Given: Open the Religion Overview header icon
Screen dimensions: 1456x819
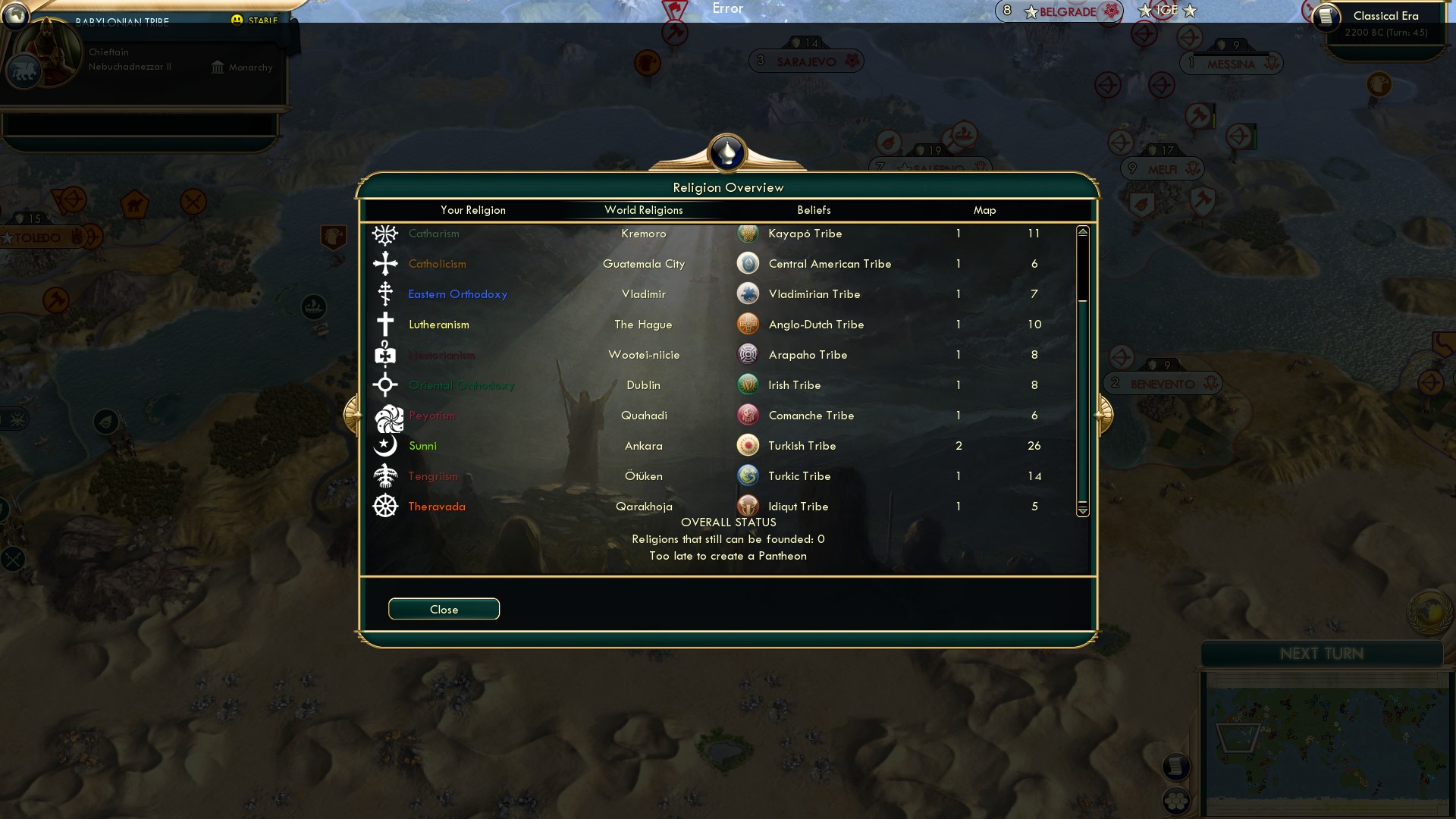Looking at the screenshot, I should coord(727,152).
